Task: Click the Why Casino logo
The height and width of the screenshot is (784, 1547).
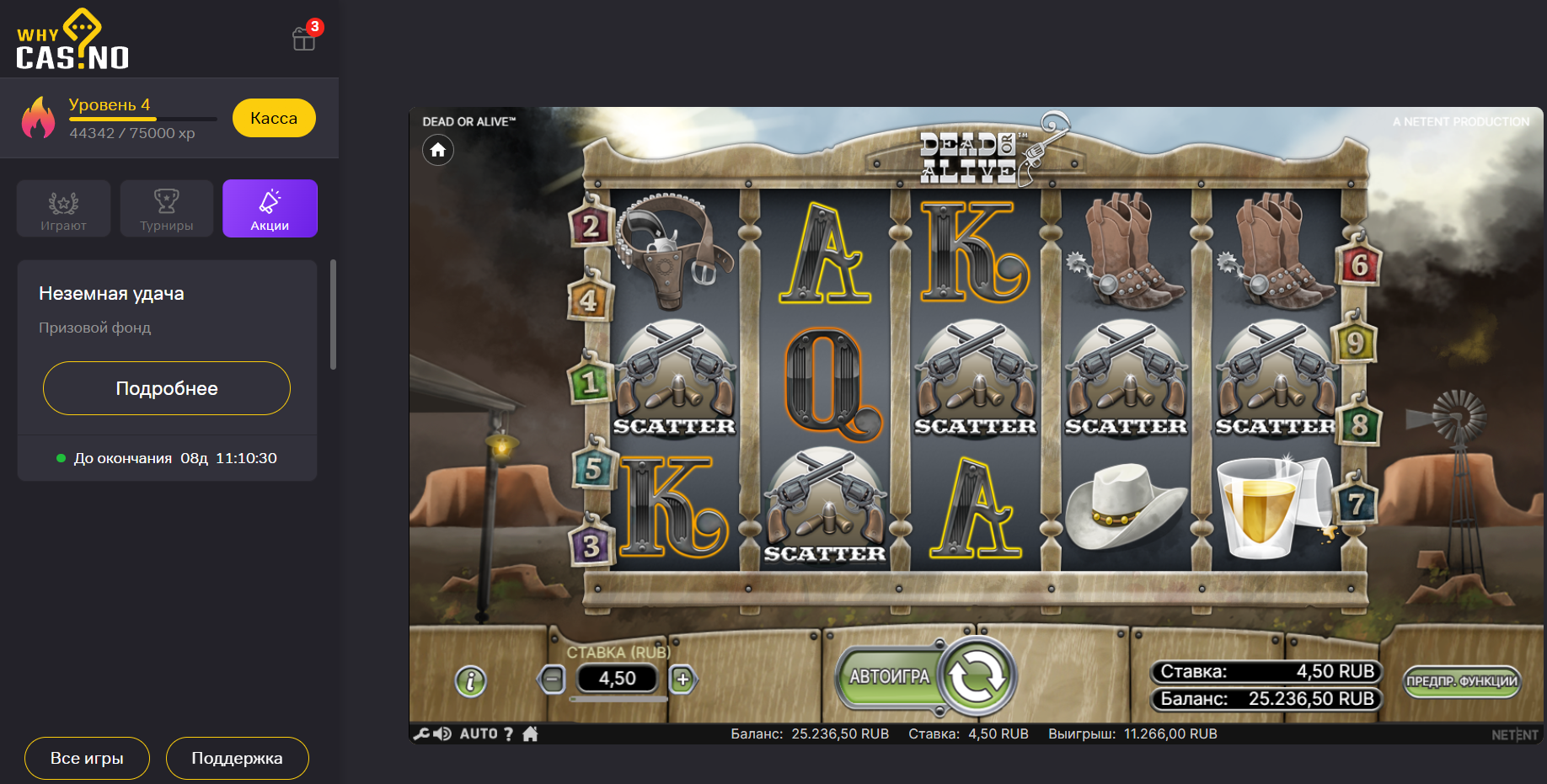Action: 72,40
